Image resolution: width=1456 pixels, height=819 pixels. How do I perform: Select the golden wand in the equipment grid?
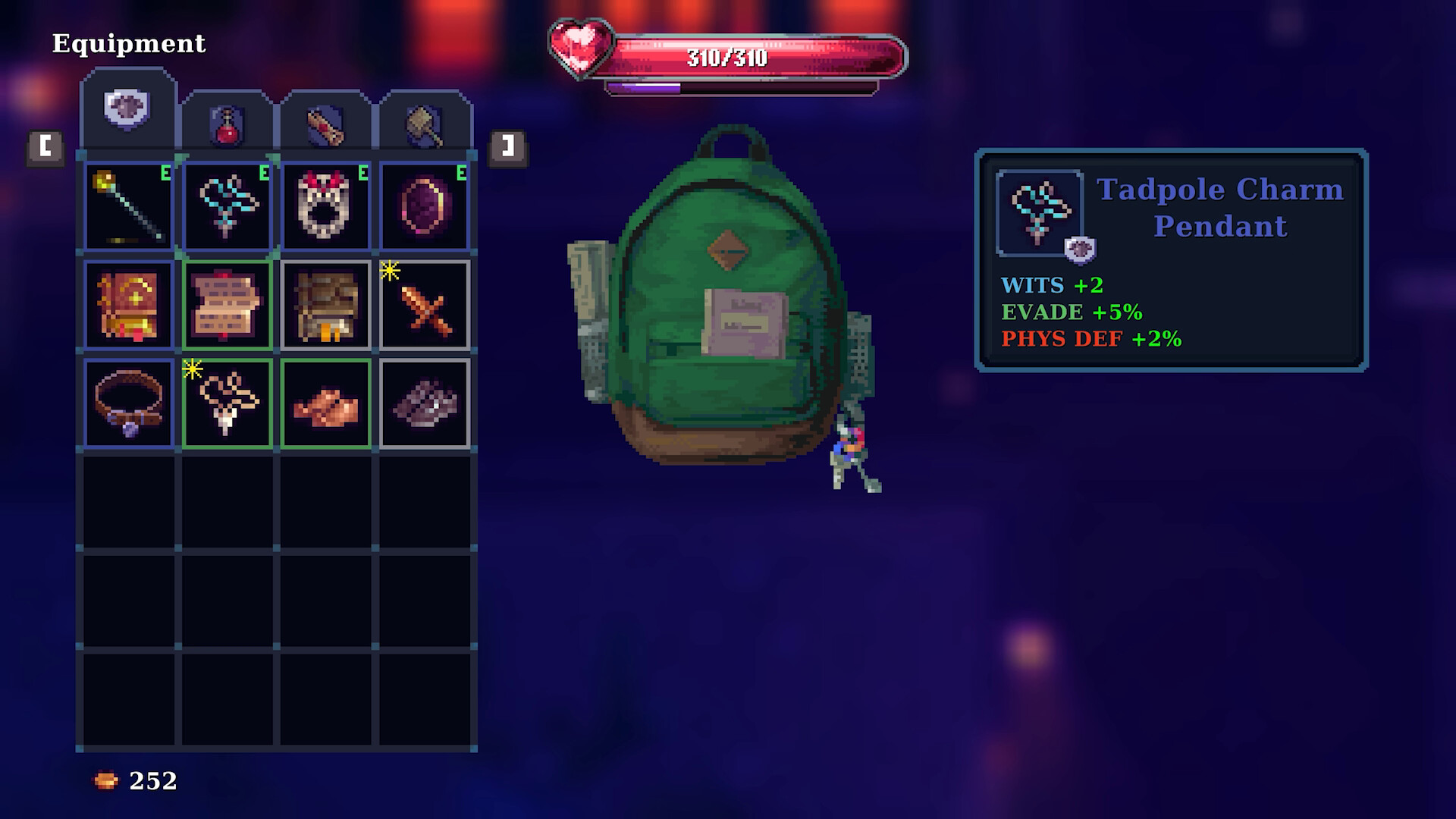(127, 205)
